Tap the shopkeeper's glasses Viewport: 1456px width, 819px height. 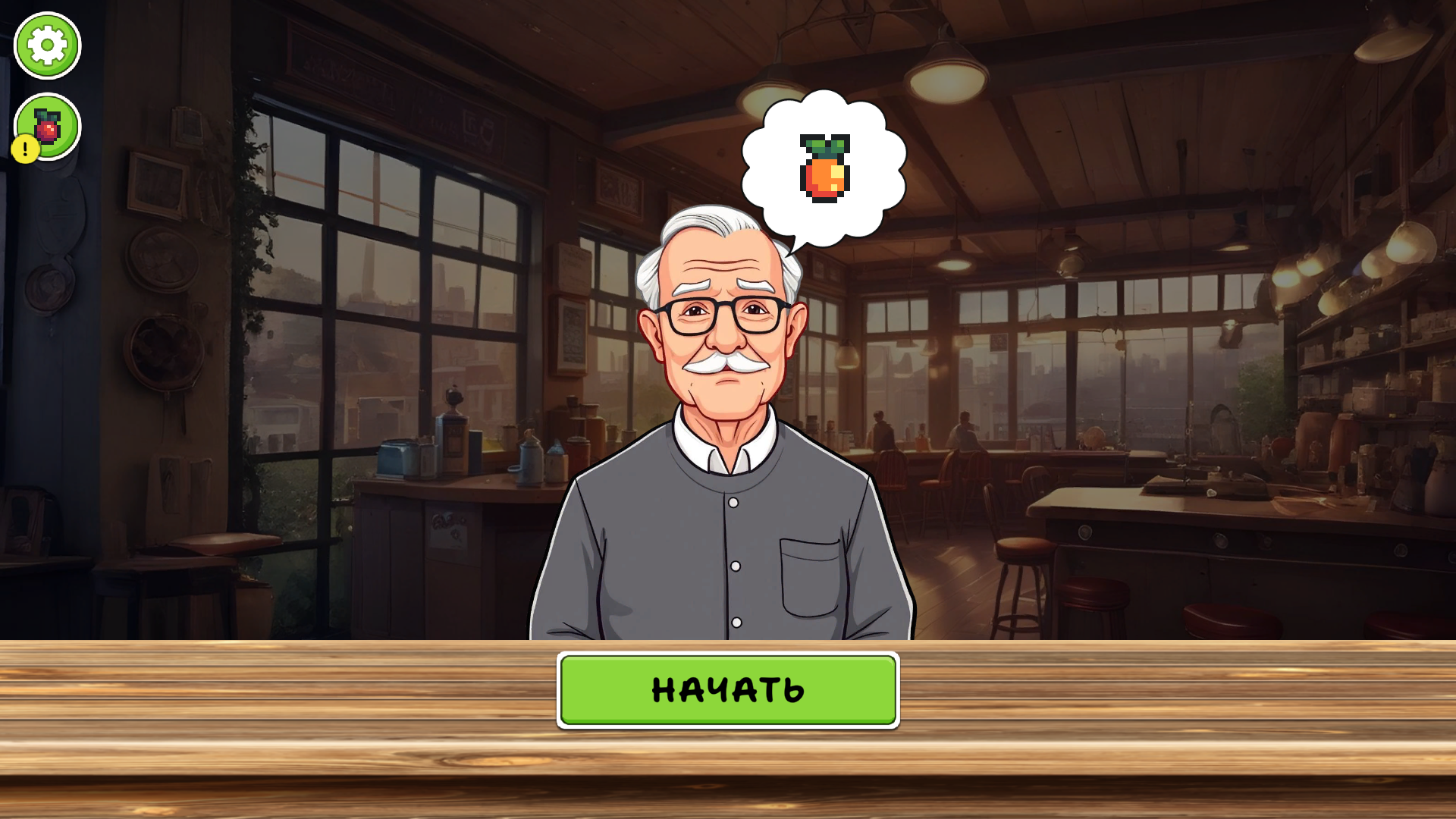pos(724,315)
